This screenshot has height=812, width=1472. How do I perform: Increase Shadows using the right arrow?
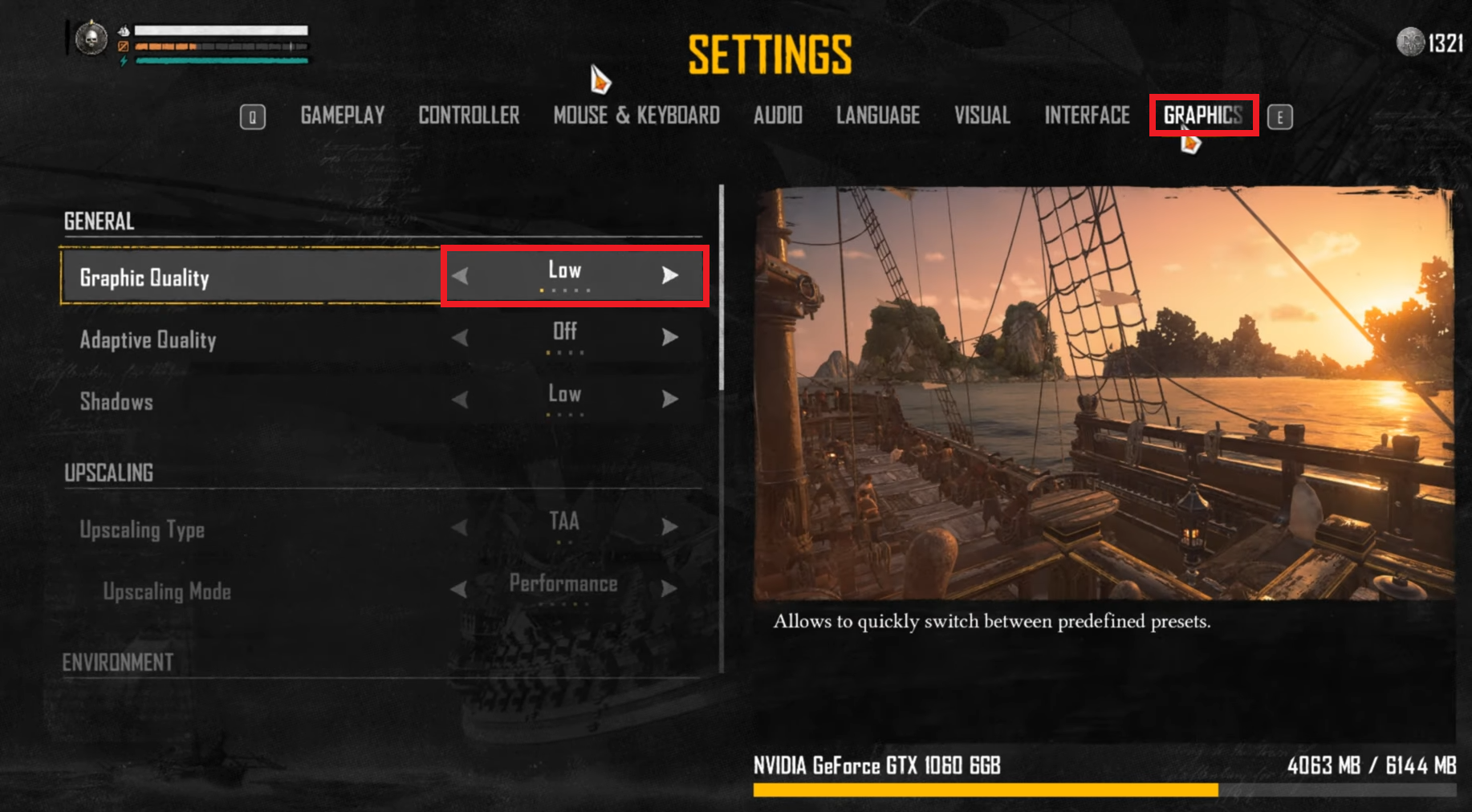click(670, 399)
